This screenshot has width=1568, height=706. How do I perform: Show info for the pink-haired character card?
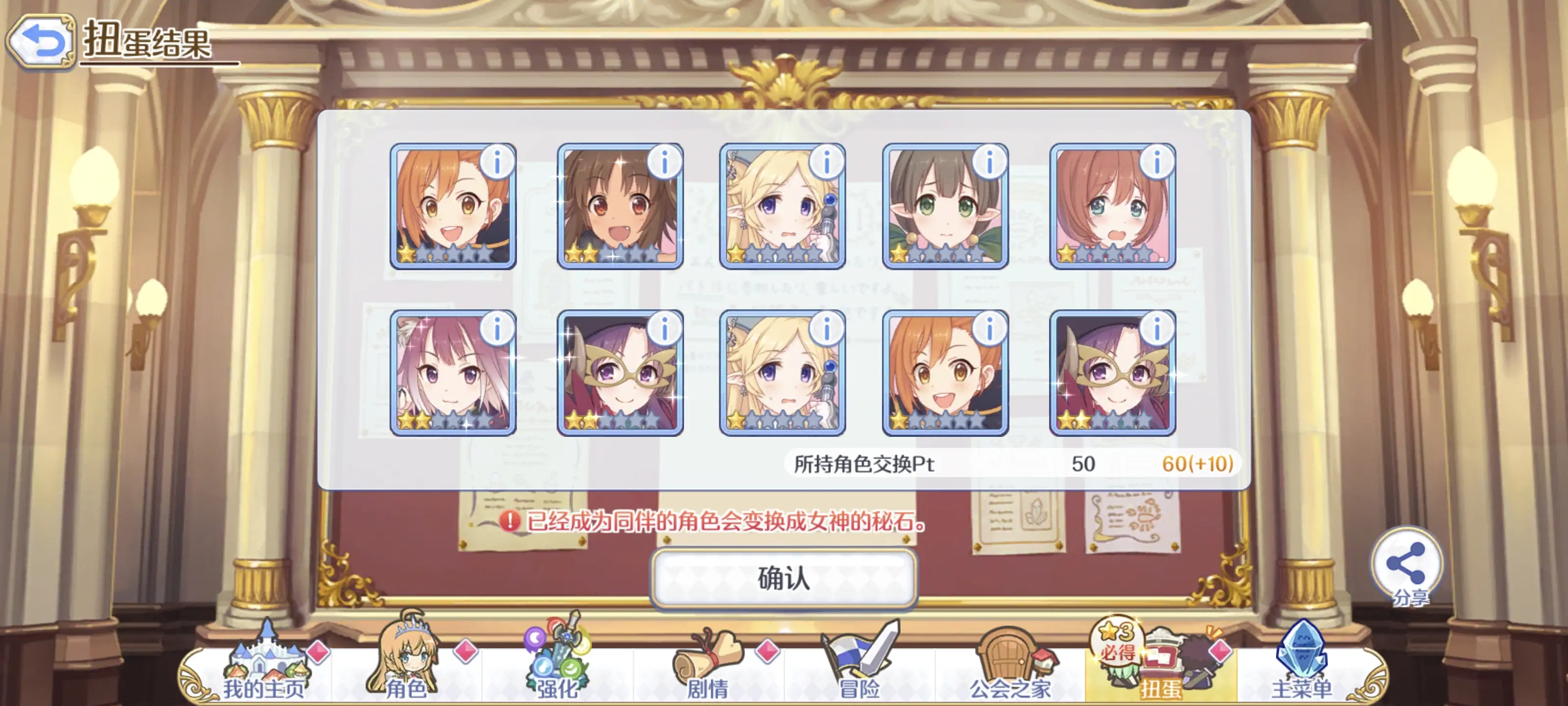pyautogui.click(x=497, y=329)
